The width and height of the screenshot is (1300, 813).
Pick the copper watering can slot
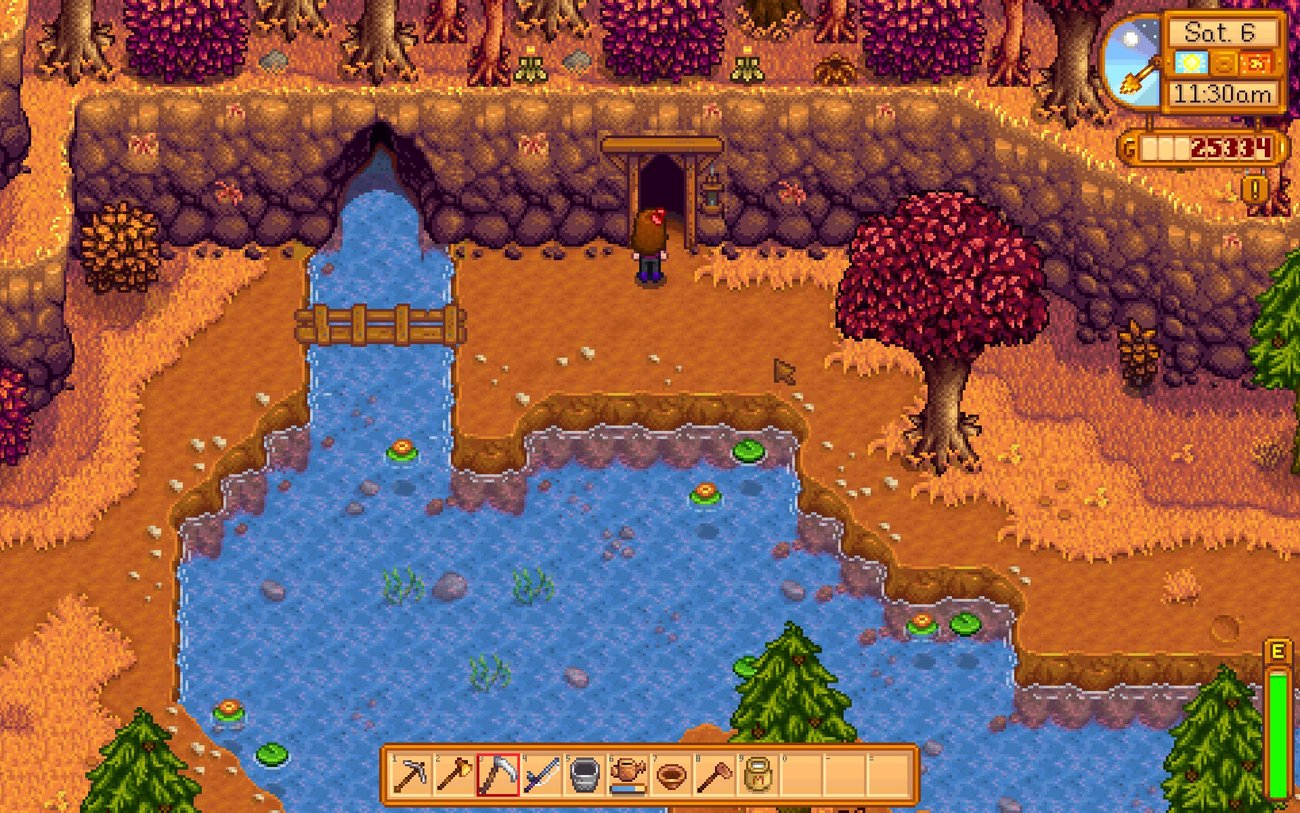point(628,775)
